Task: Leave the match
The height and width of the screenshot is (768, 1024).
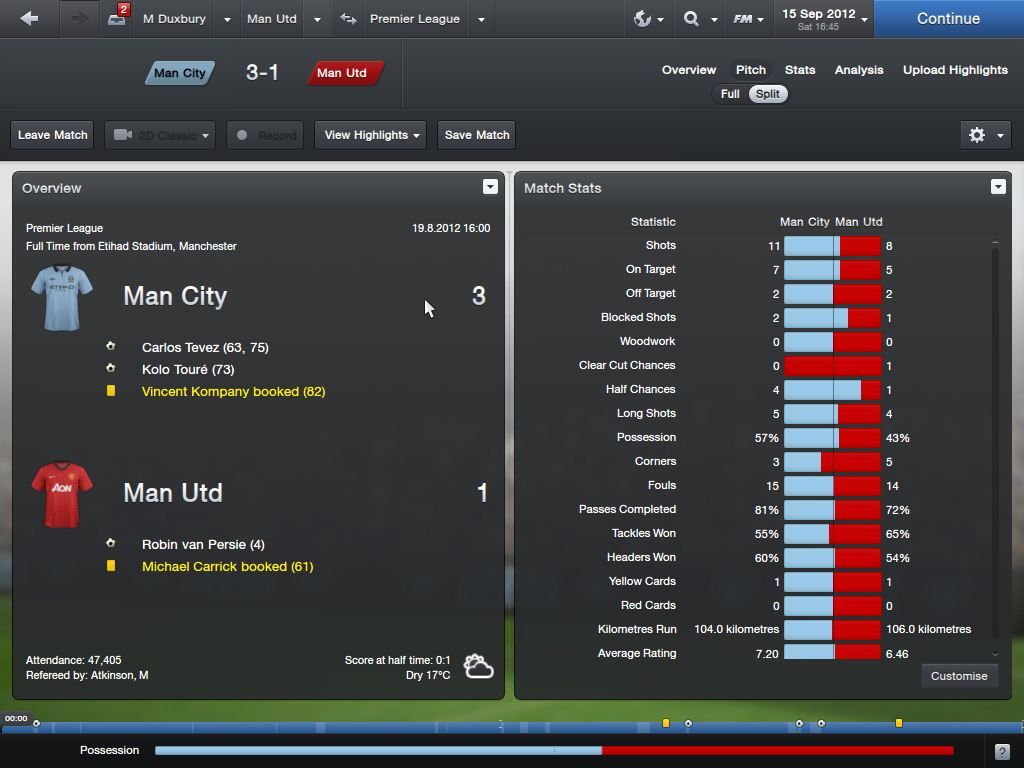Action: 53,135
